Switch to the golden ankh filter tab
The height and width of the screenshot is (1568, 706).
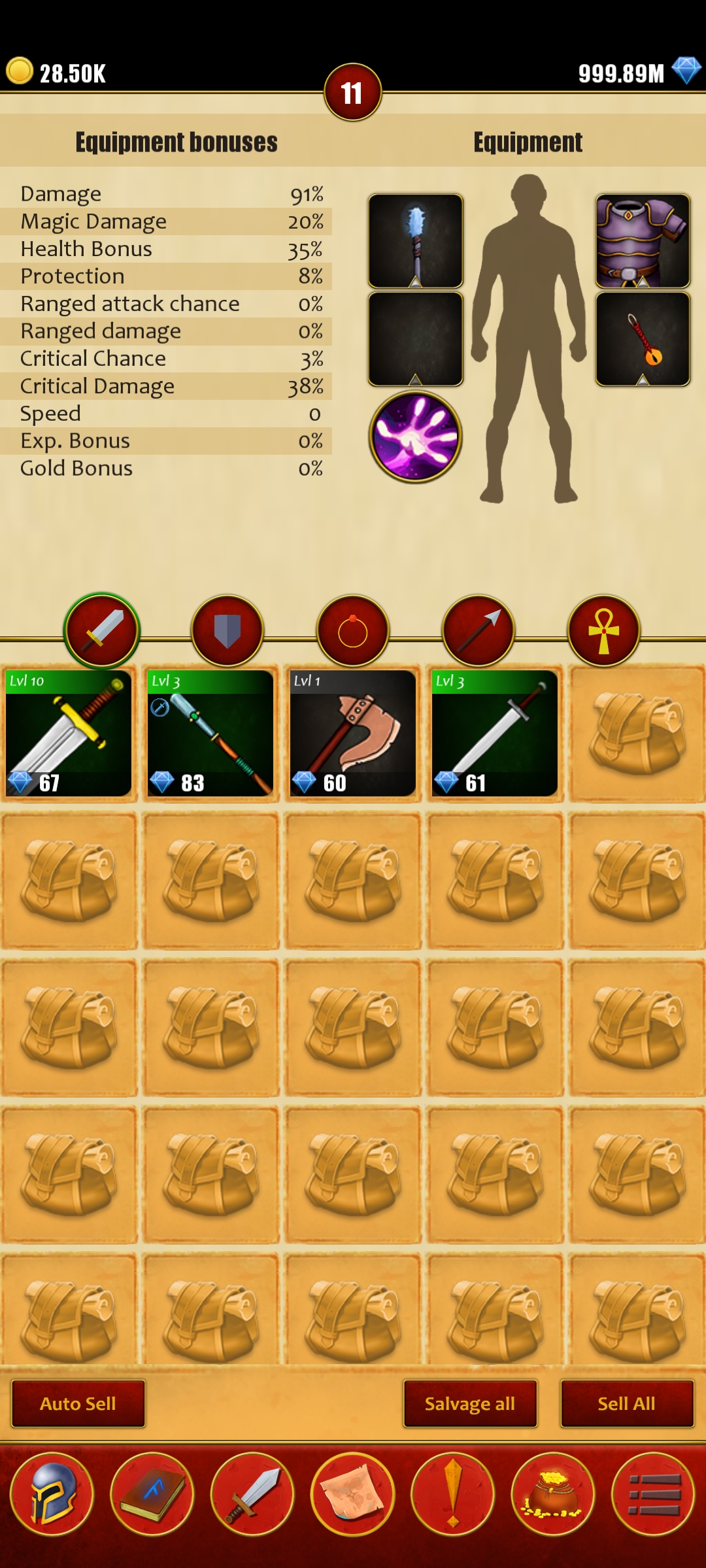pos(603,630)
